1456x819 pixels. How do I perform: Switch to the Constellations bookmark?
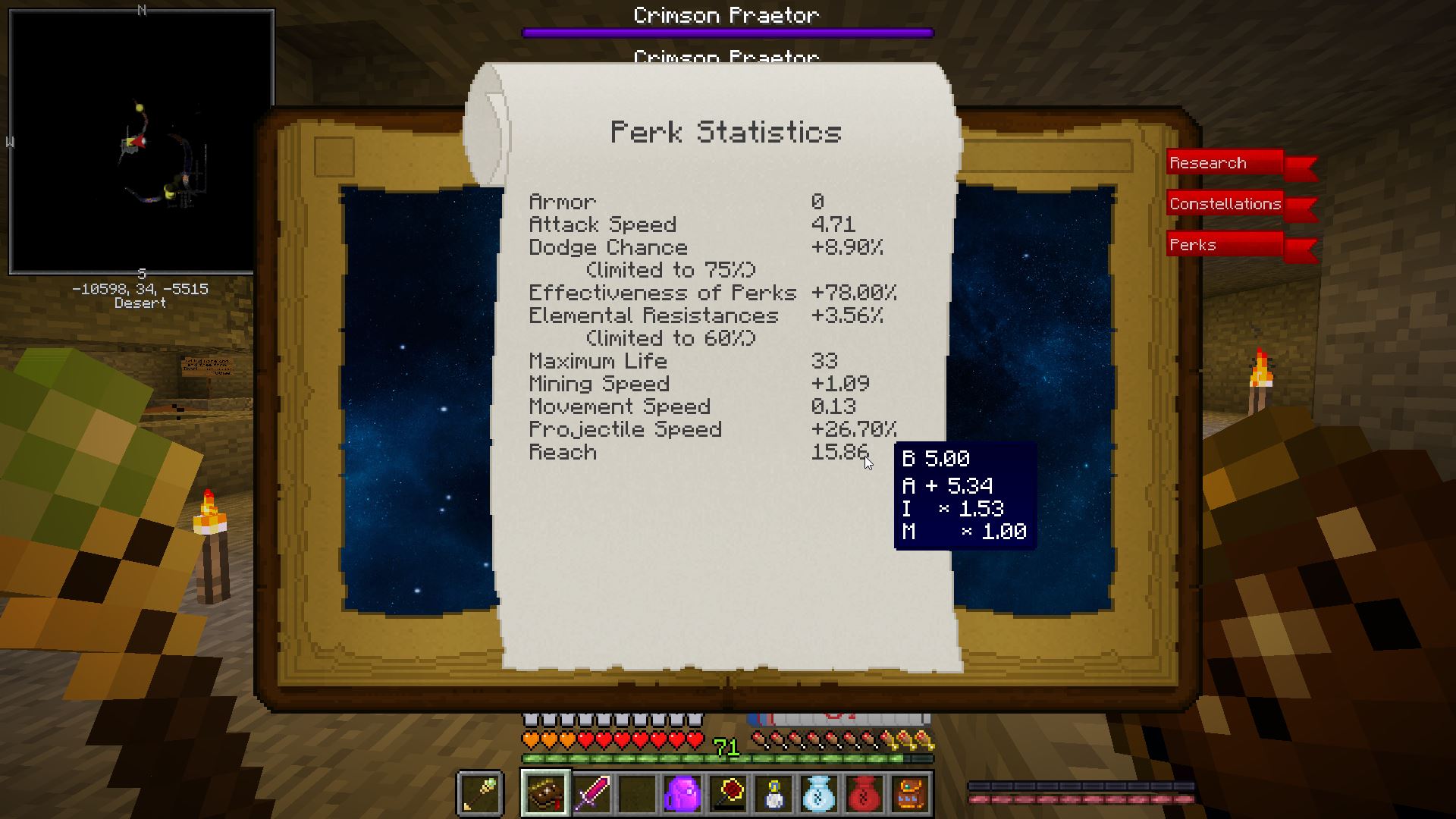click(x=1225, y=204)
